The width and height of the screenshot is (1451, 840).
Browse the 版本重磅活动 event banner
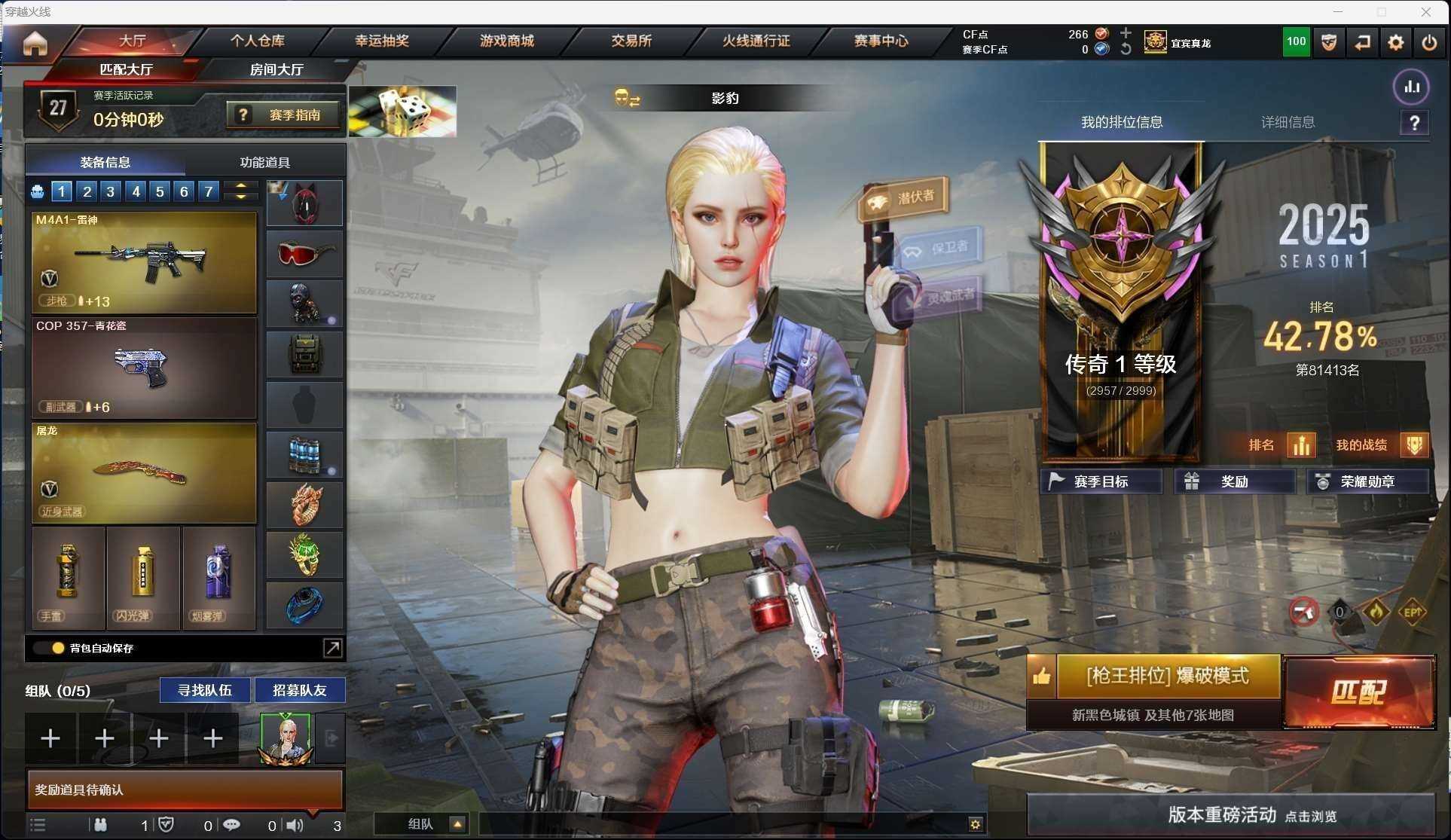pyautogui.click(x=1231, y=814)
